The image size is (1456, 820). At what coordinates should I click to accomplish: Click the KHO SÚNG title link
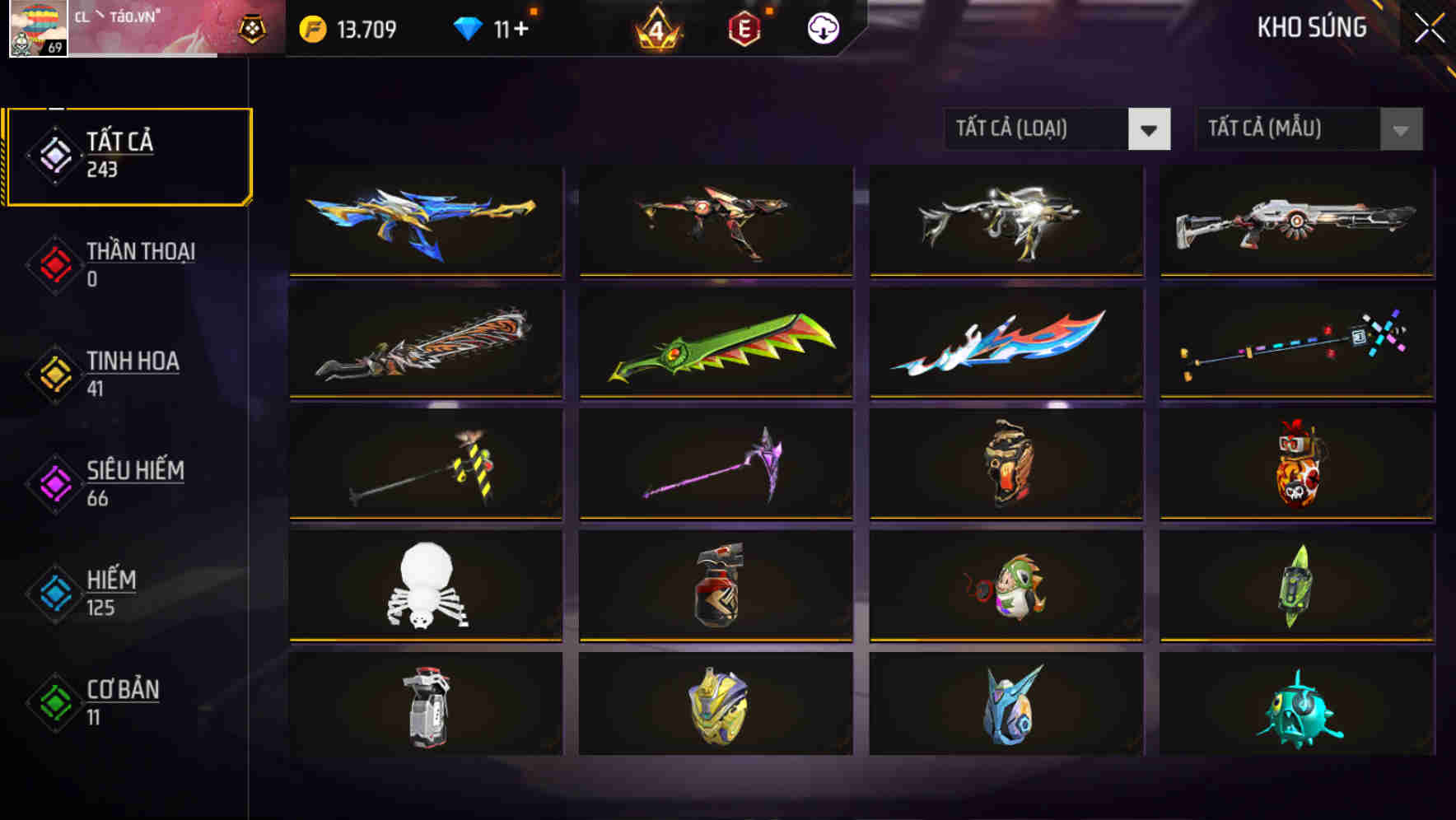(1313, 27)
